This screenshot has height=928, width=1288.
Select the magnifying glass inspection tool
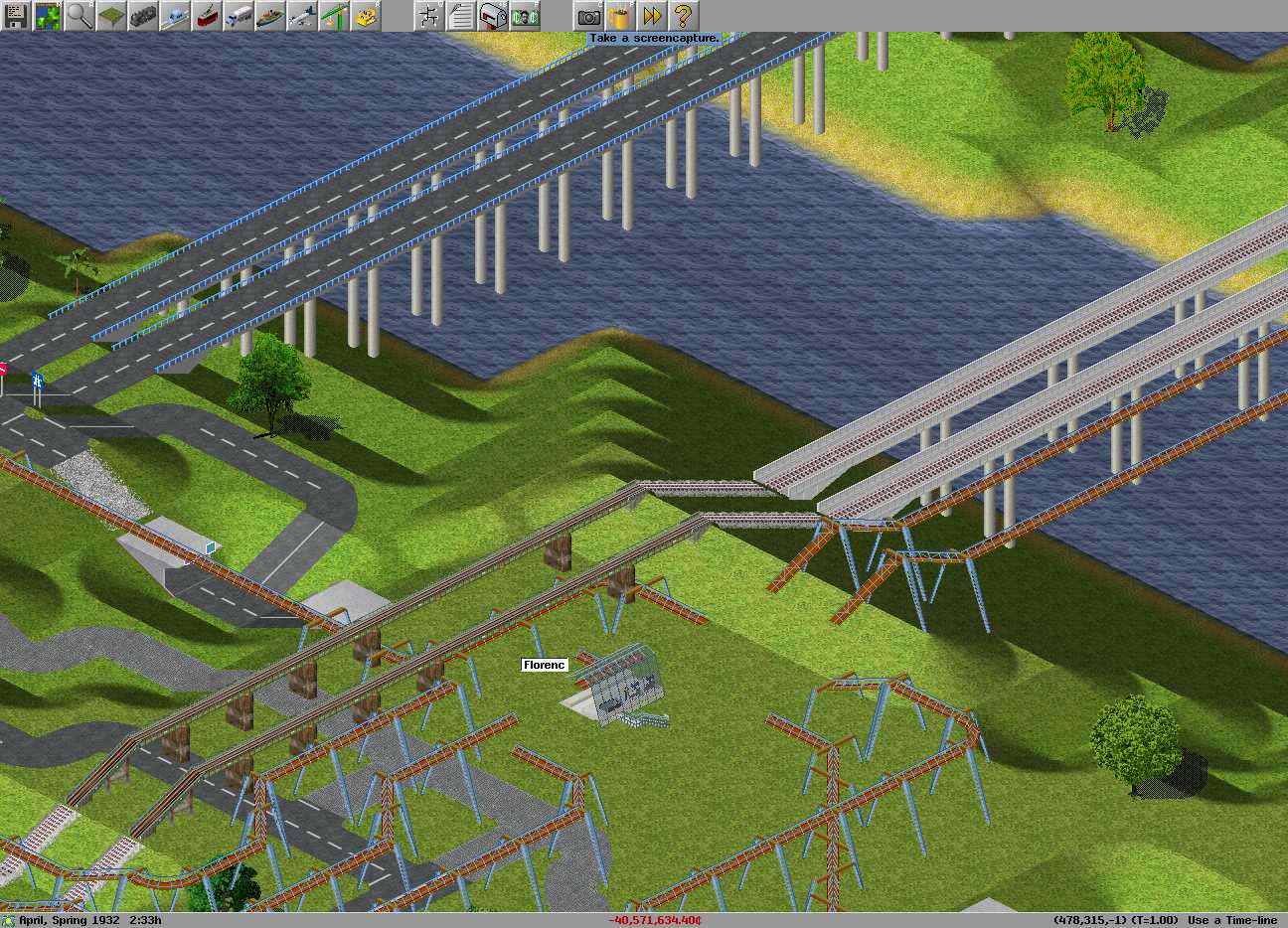point(80,16)
